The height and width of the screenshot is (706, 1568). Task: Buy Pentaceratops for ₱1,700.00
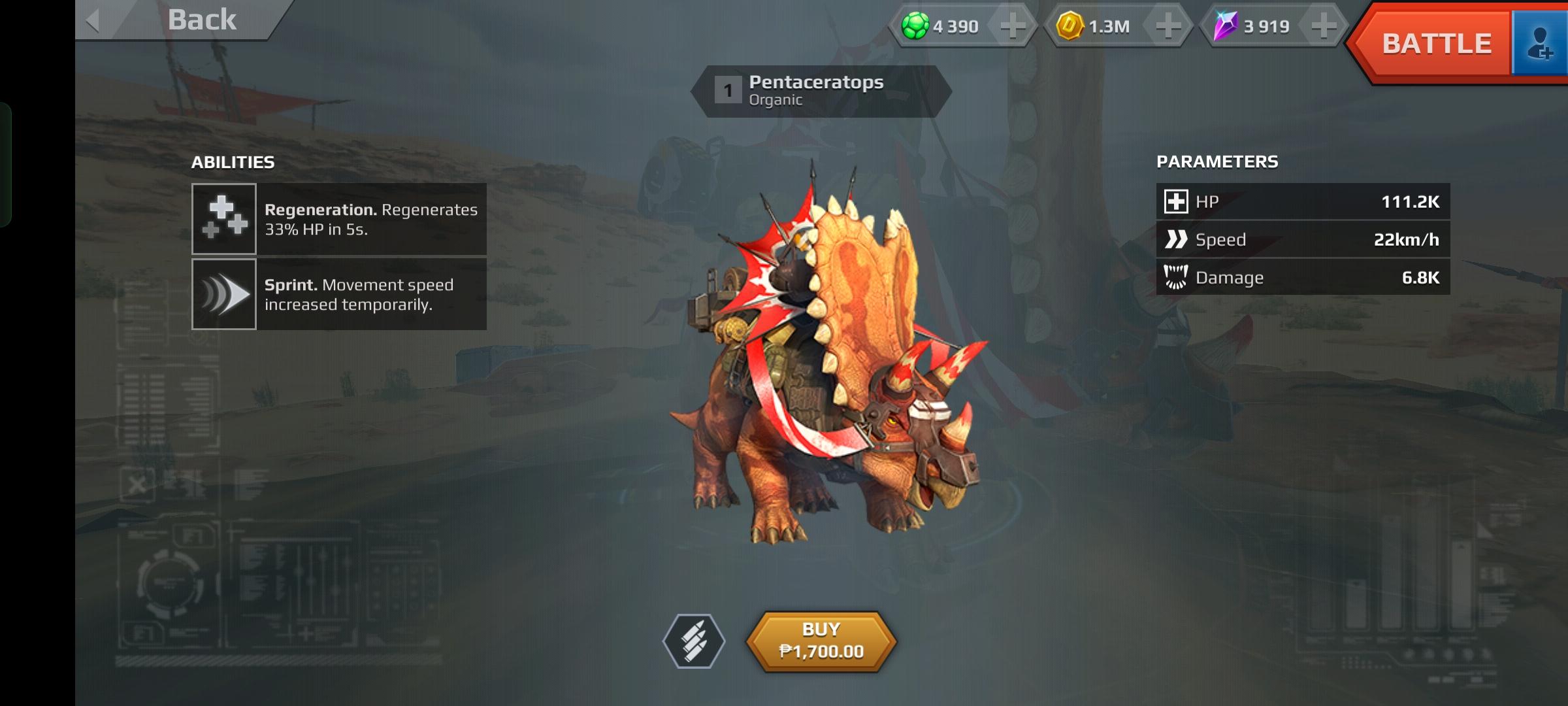[x=821, y=641]
